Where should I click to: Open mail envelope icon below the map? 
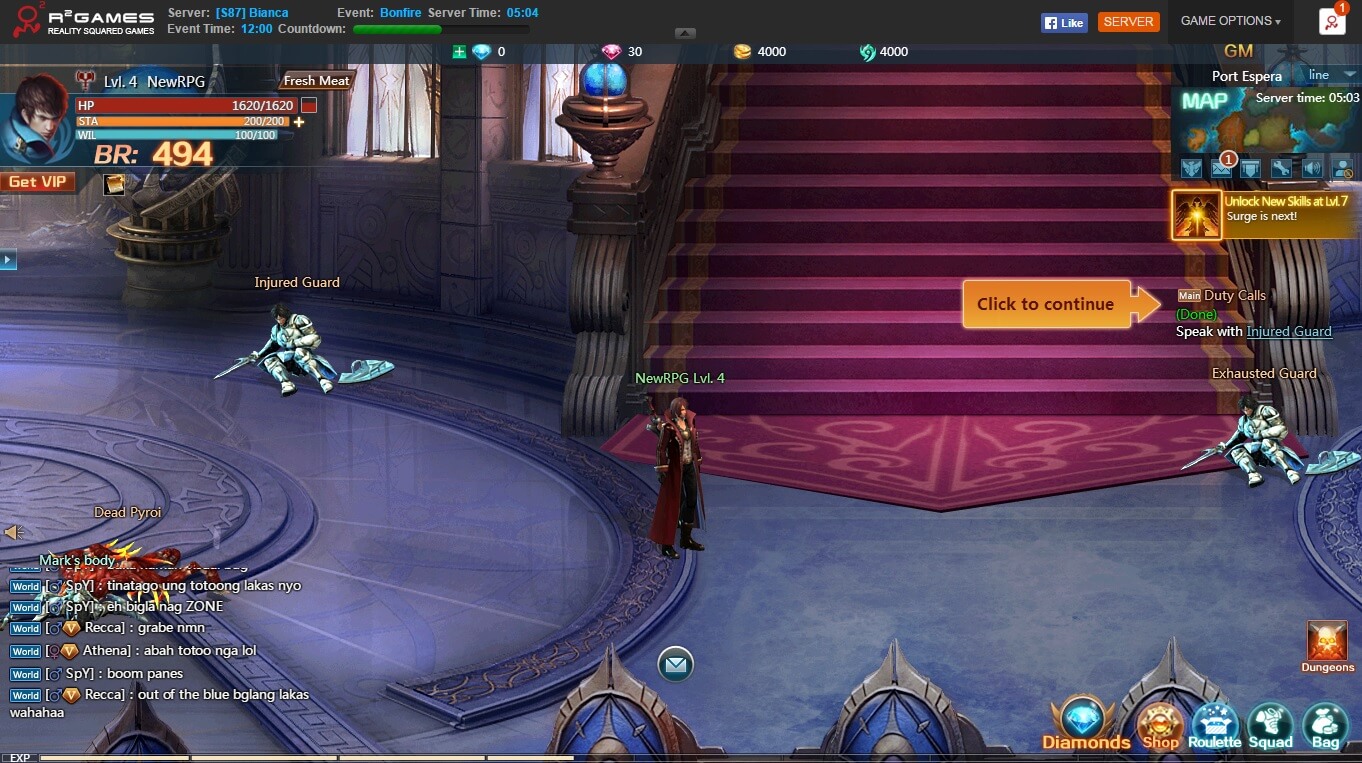click(1221, 168)
